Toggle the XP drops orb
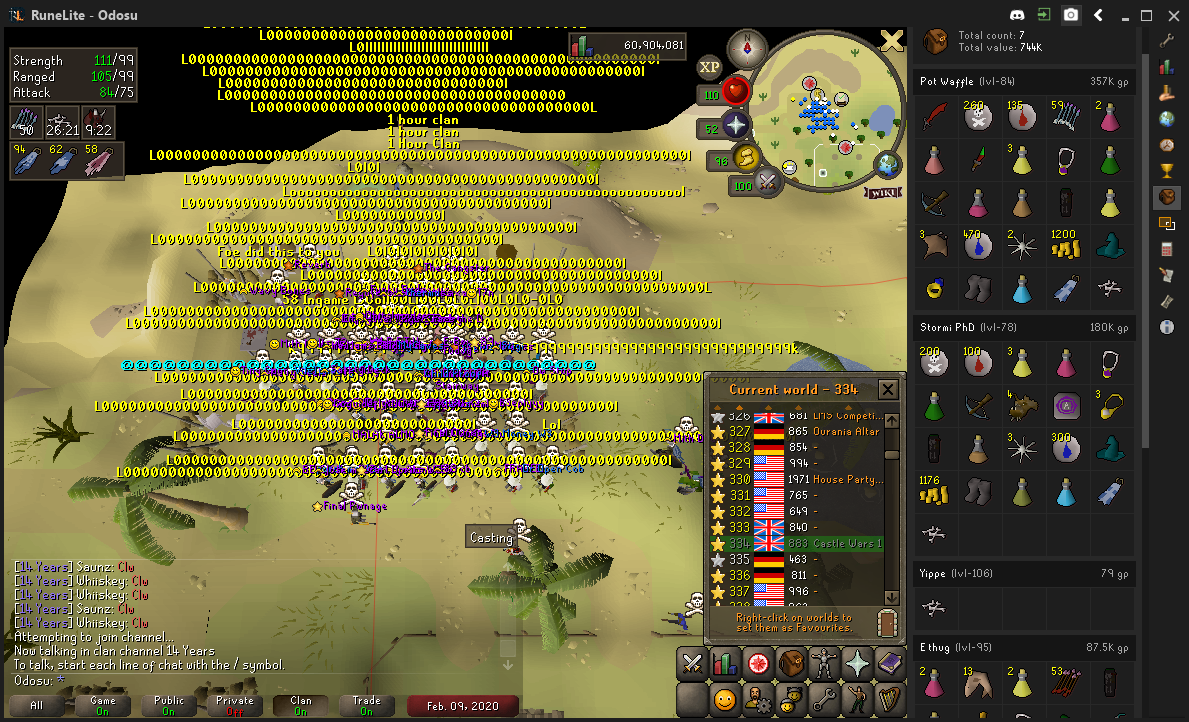 point(710,67)
